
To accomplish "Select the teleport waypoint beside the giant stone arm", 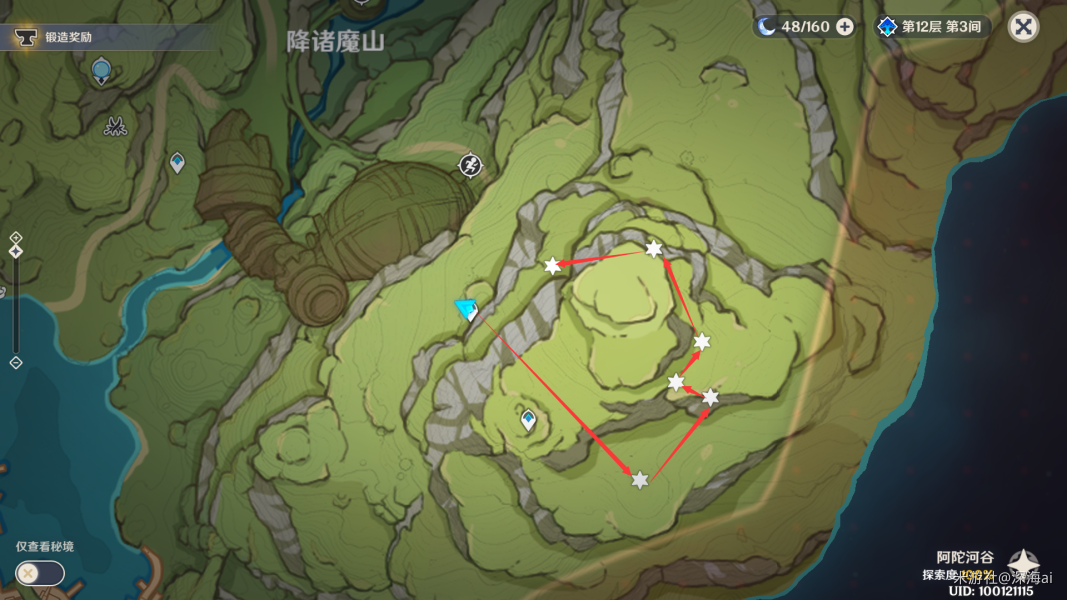I will coord(177,162).
